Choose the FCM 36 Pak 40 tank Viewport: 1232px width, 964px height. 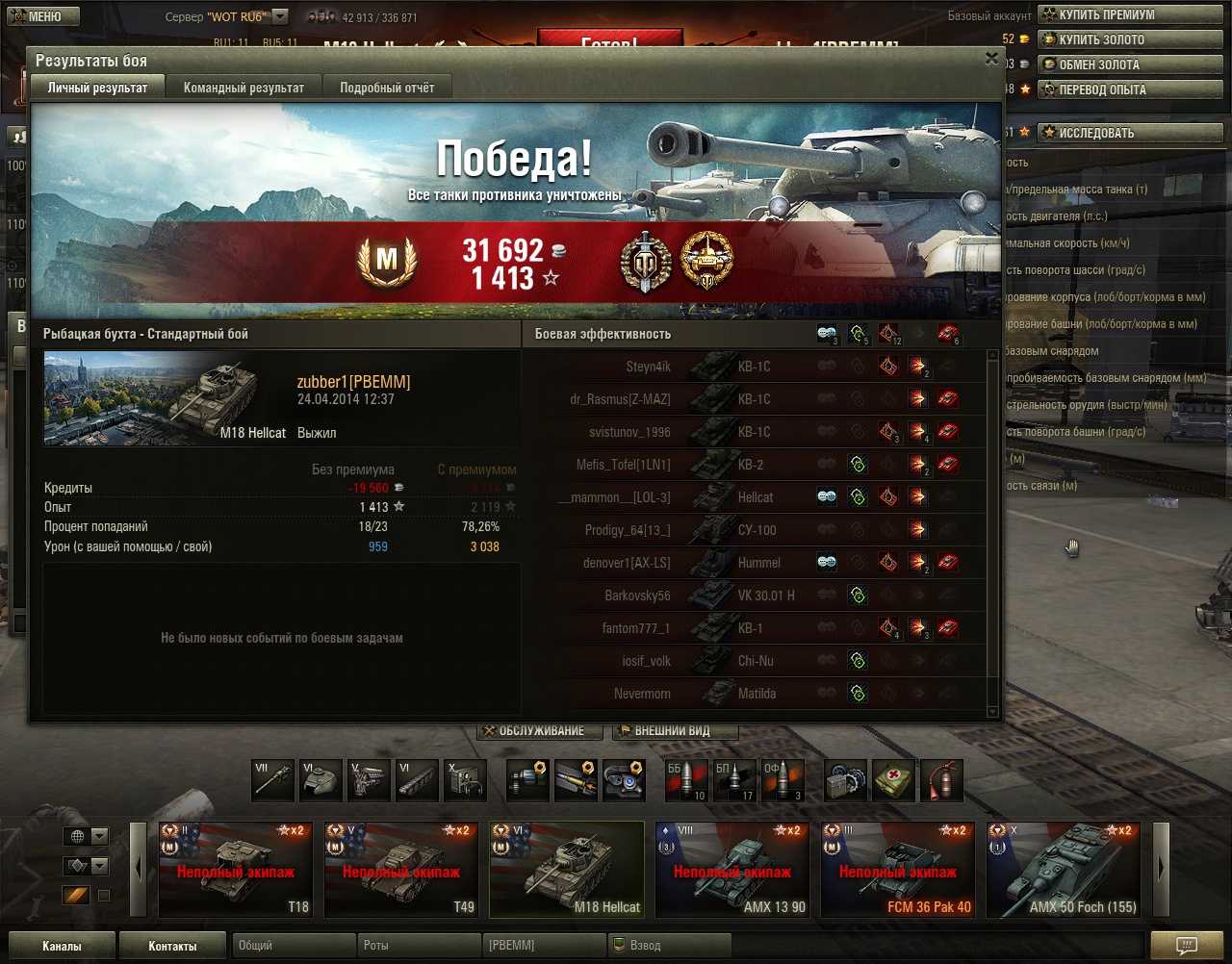point(897,870)
